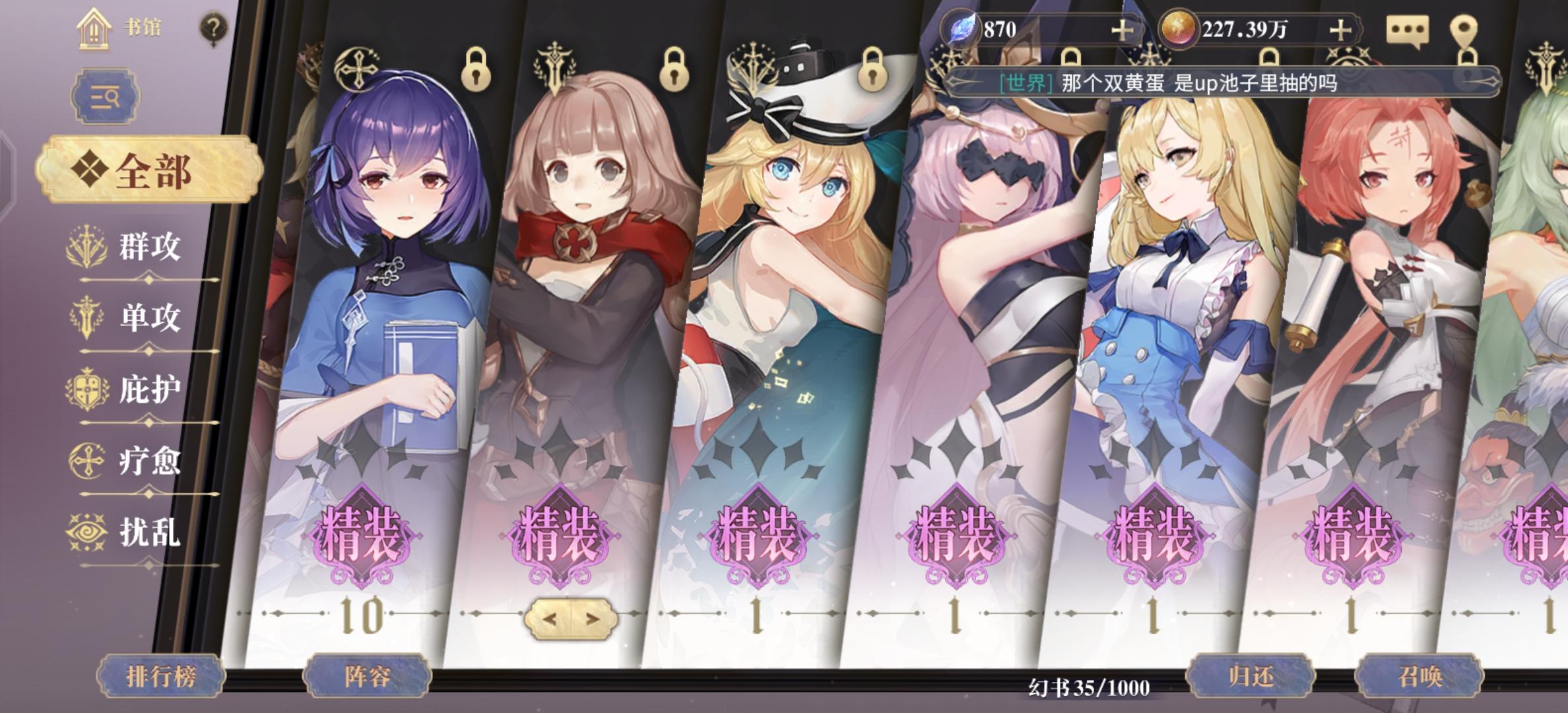Toggle the lock on the purple-haired character card
Viewport: 1568px width, 713px height.
pos(476,70)
